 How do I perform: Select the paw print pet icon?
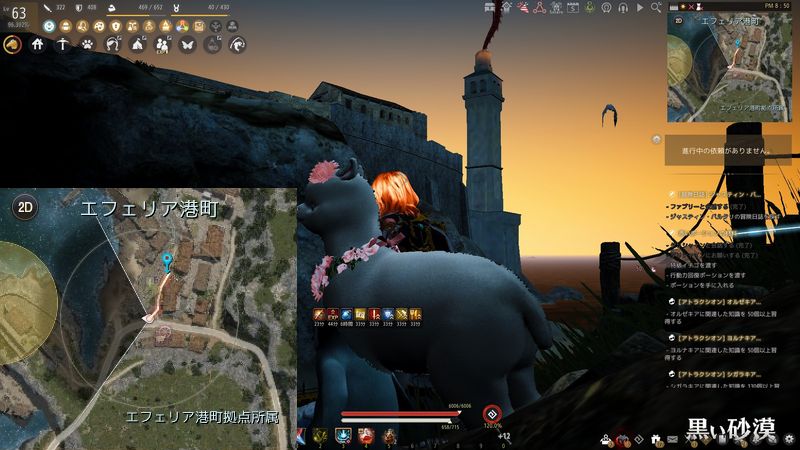point(88,44)
